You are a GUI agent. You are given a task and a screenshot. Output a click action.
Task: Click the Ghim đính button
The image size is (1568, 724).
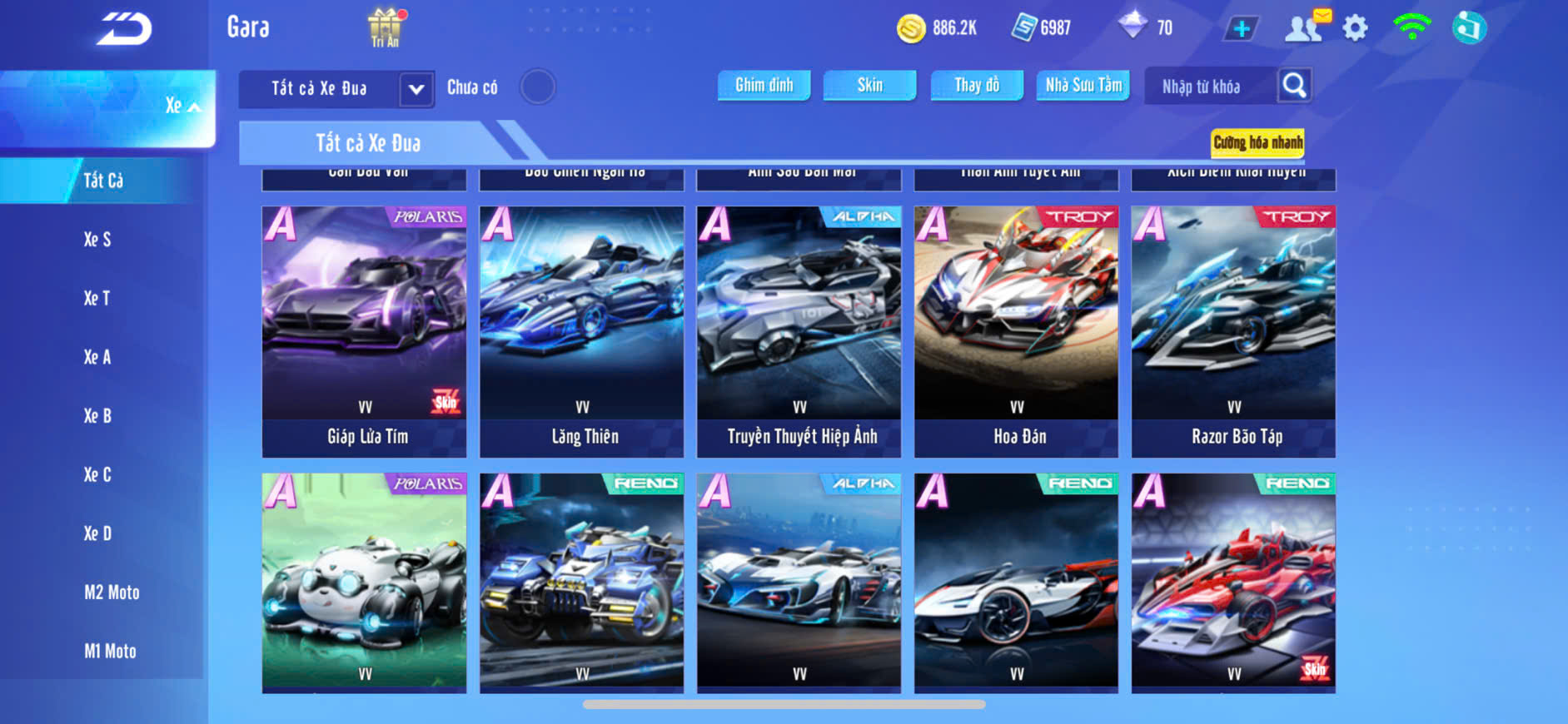(764, 85)
